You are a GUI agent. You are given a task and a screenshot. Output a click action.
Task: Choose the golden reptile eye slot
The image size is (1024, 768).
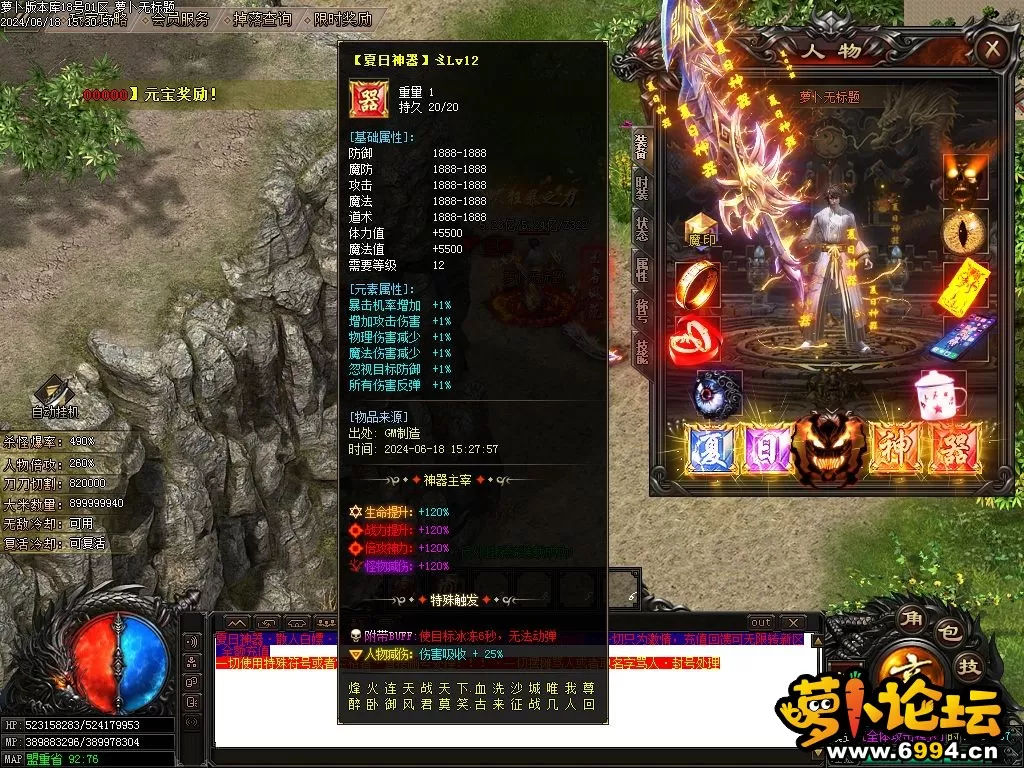[x=965, y=230]
